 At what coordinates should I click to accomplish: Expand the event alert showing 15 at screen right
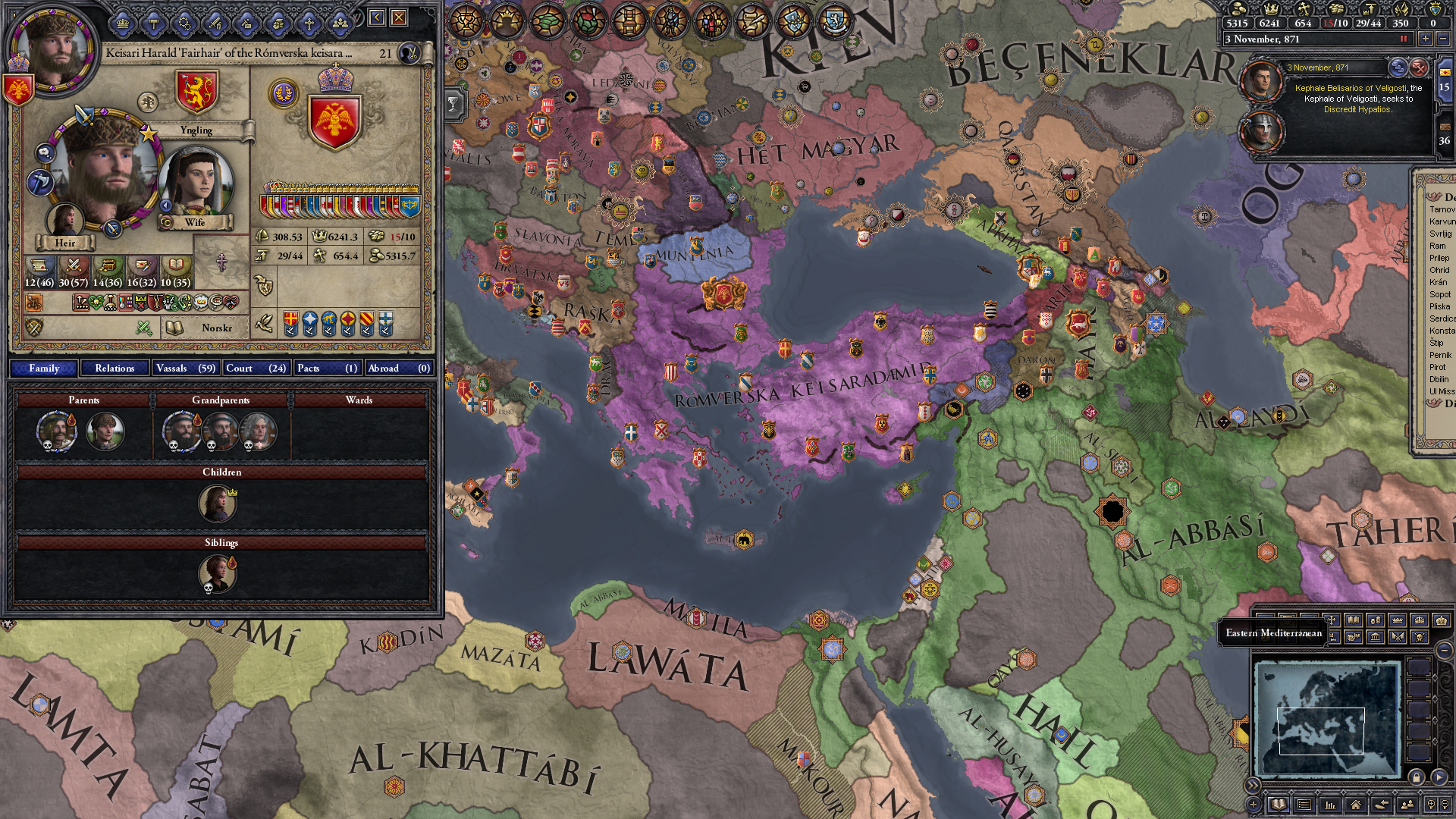pyautogui.click(x=1445, y=88)
